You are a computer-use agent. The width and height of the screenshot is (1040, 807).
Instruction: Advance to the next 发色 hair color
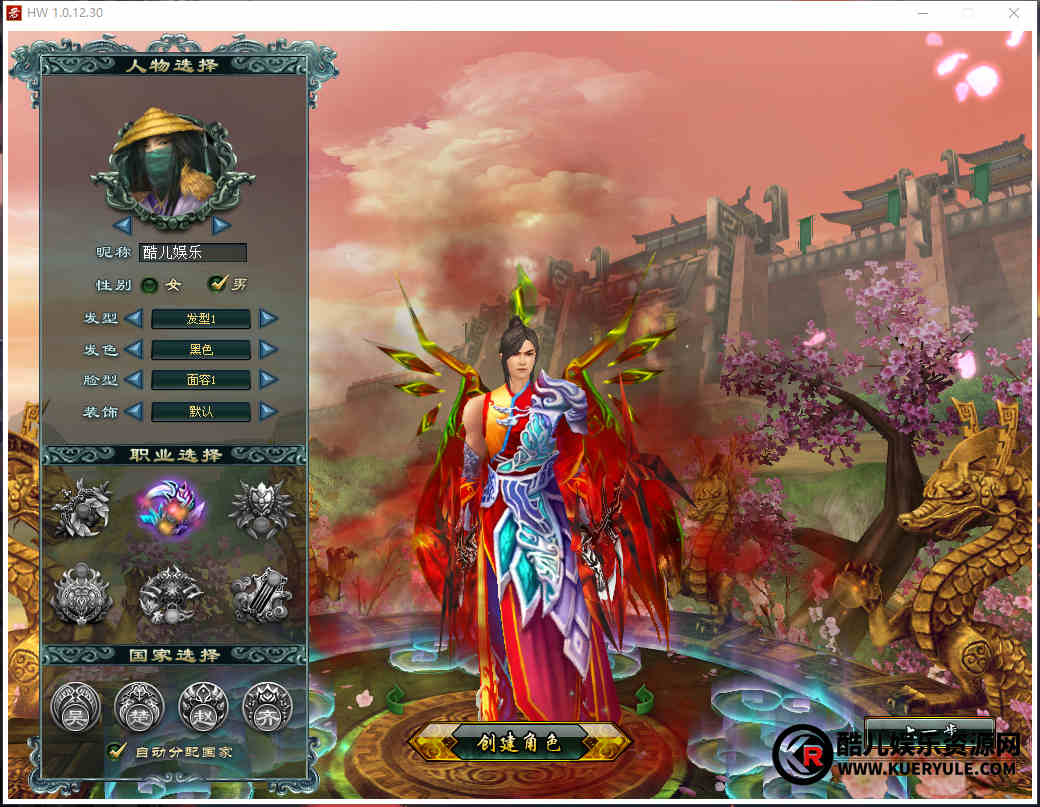(268, 350)
